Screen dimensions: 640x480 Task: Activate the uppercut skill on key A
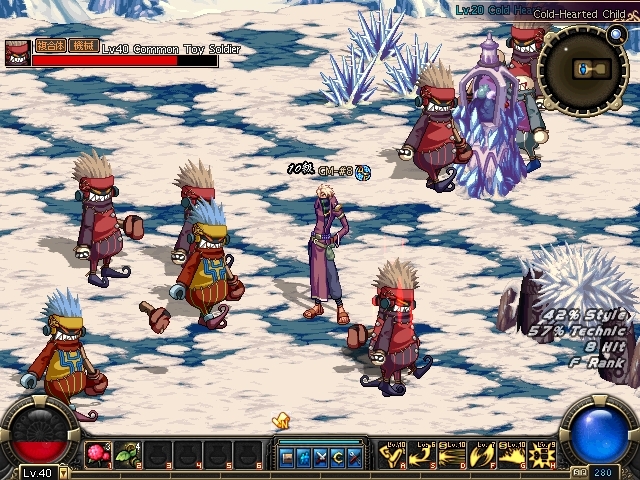[x=391, y=456]
